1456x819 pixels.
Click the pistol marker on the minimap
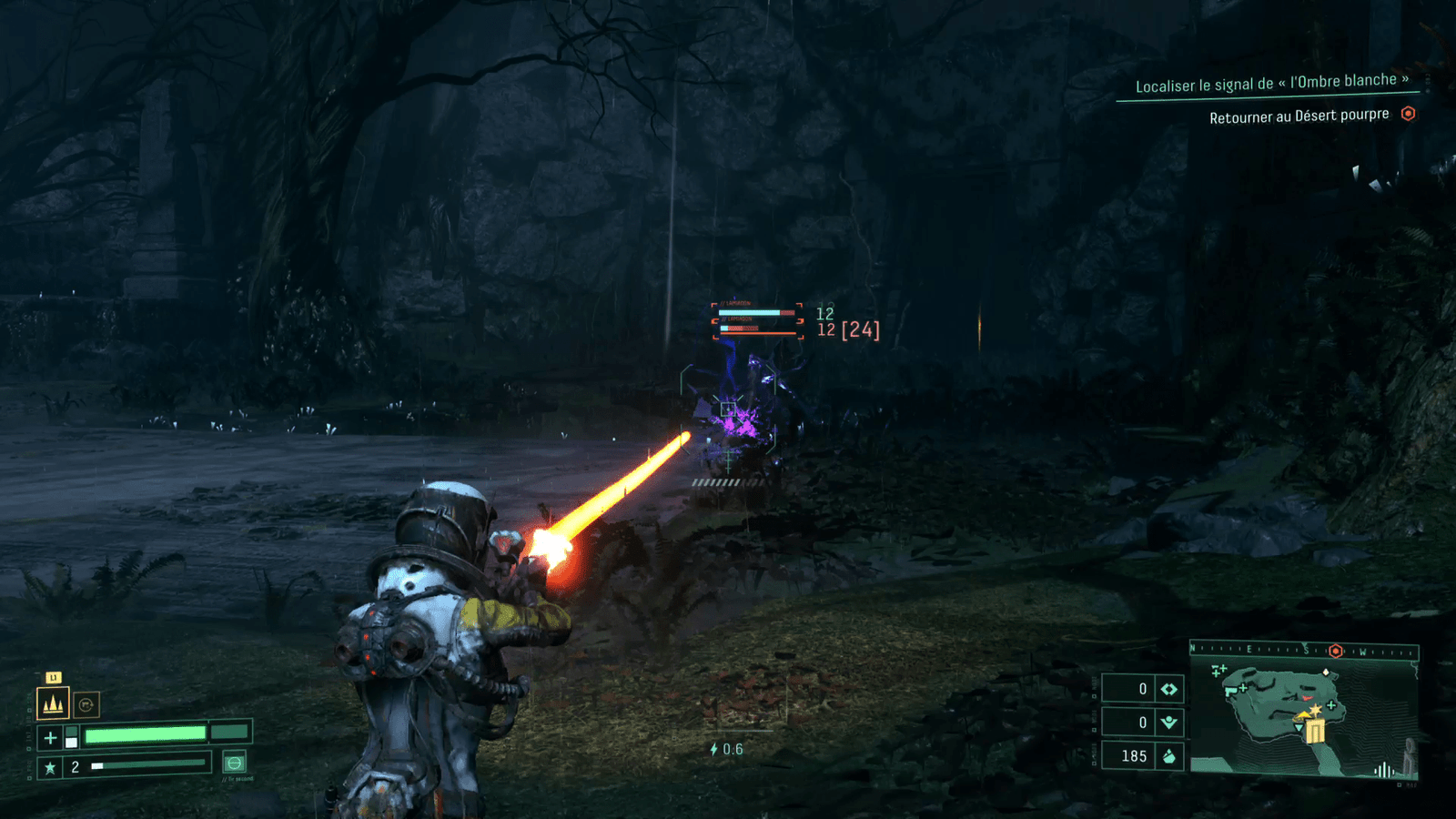point(1233,691)
